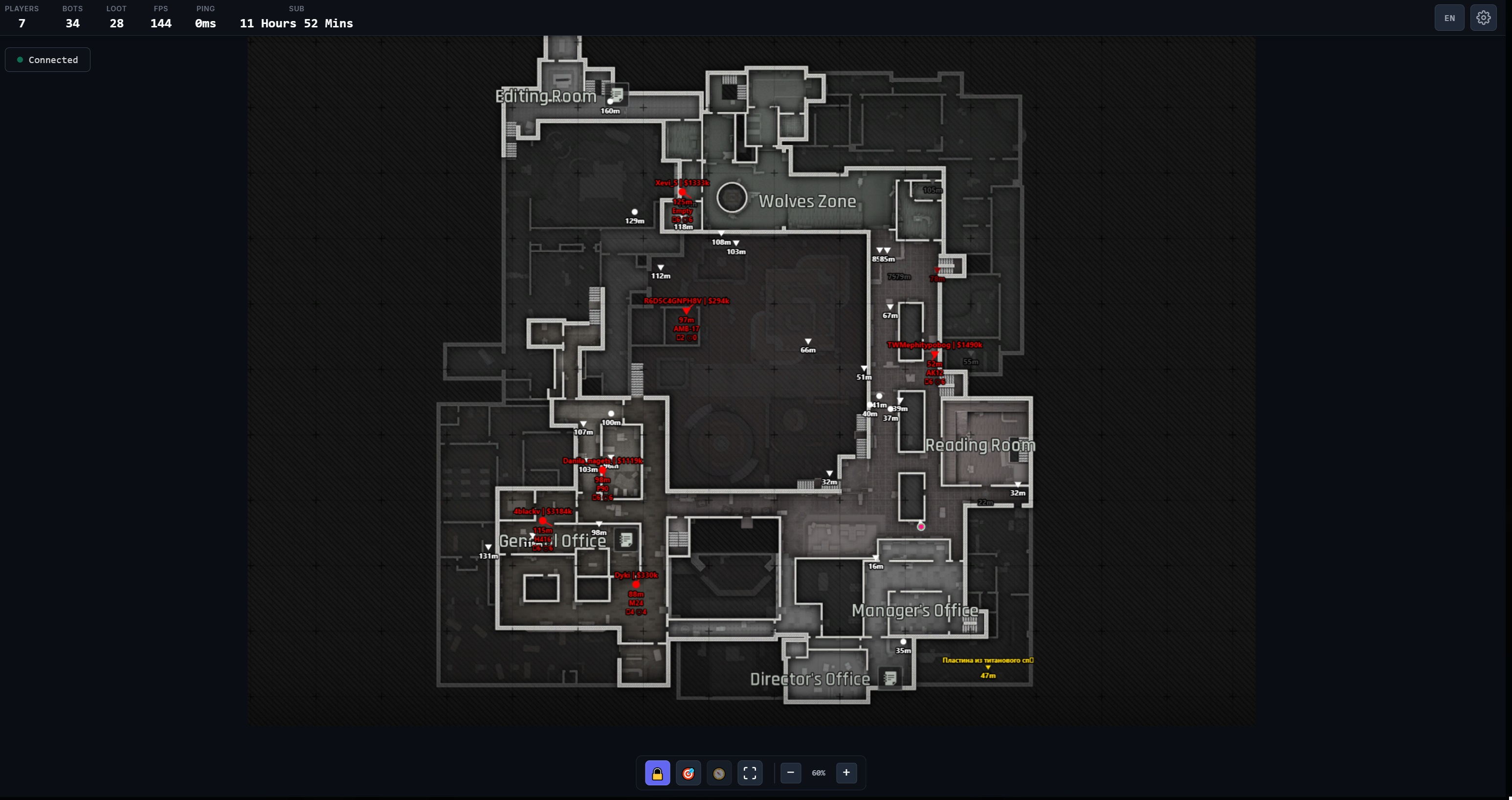Zoom in the map with plus button
The image size is (1512, 800).
(x=846, y=773)
